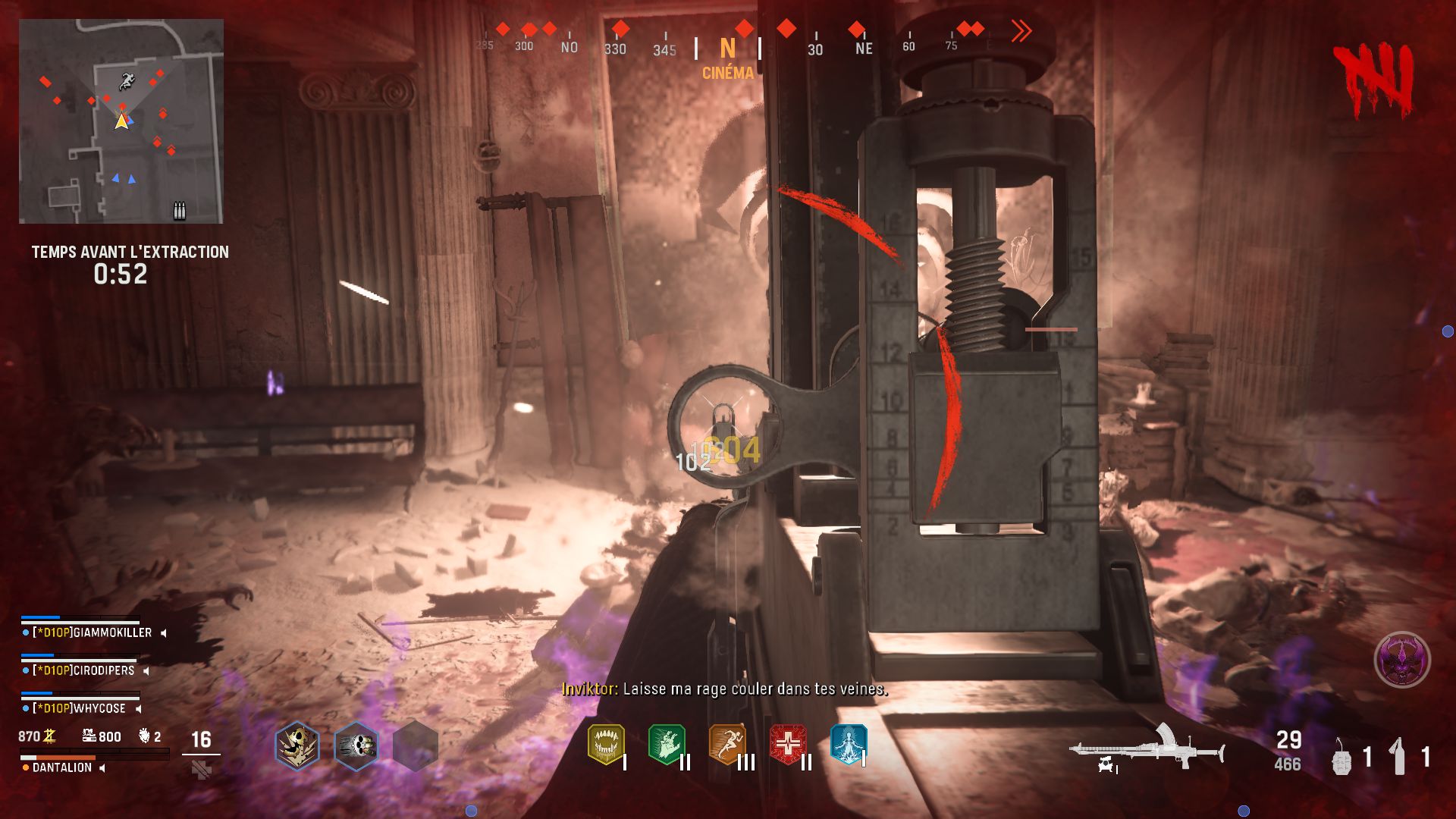Click the gun barrel covenant icon
1456x819 pixels.
coord(356,746)
